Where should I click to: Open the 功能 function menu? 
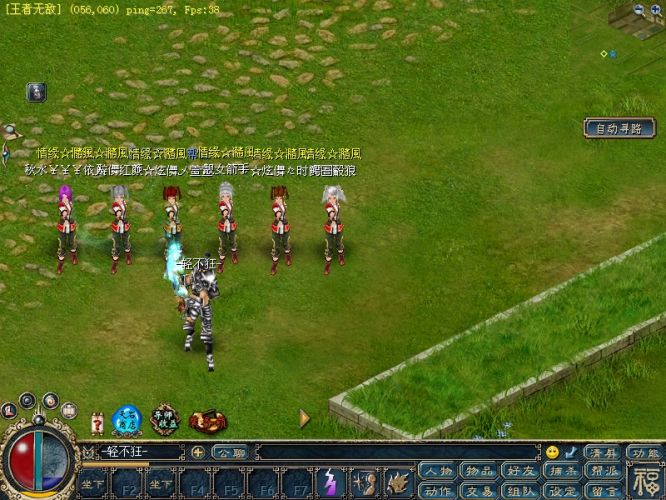[x=644, y=452]
